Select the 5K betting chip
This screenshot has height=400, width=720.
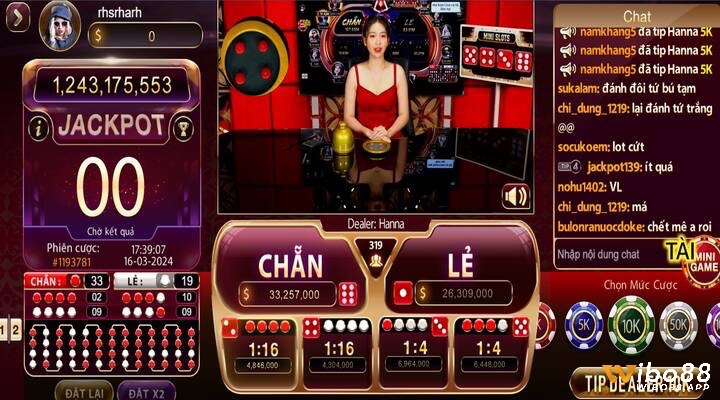point(582,324)
